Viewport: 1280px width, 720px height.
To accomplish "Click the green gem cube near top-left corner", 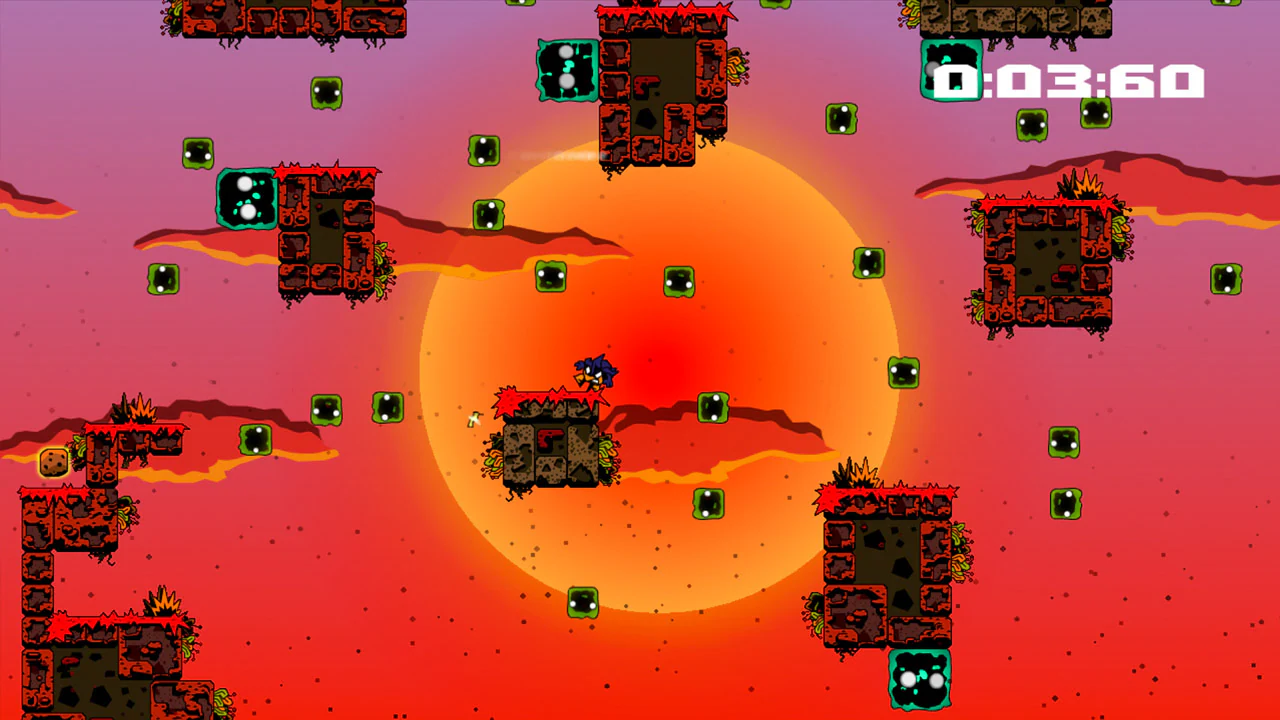I will (196, 152).
